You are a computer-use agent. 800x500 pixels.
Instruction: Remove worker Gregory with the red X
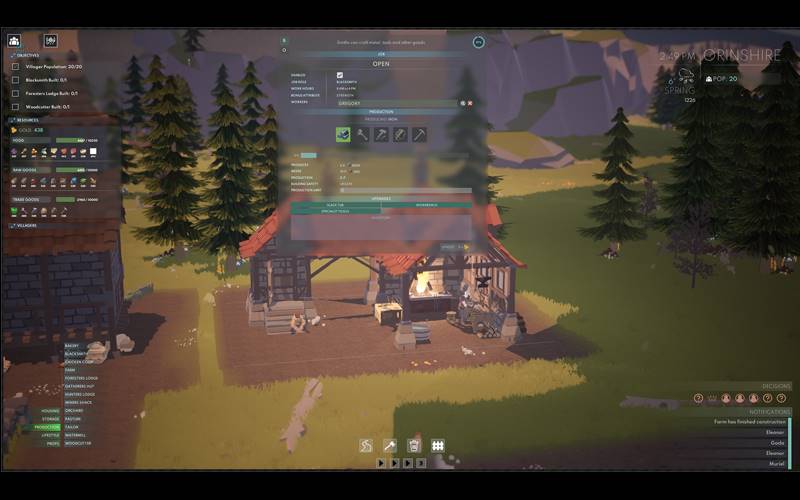470,103
